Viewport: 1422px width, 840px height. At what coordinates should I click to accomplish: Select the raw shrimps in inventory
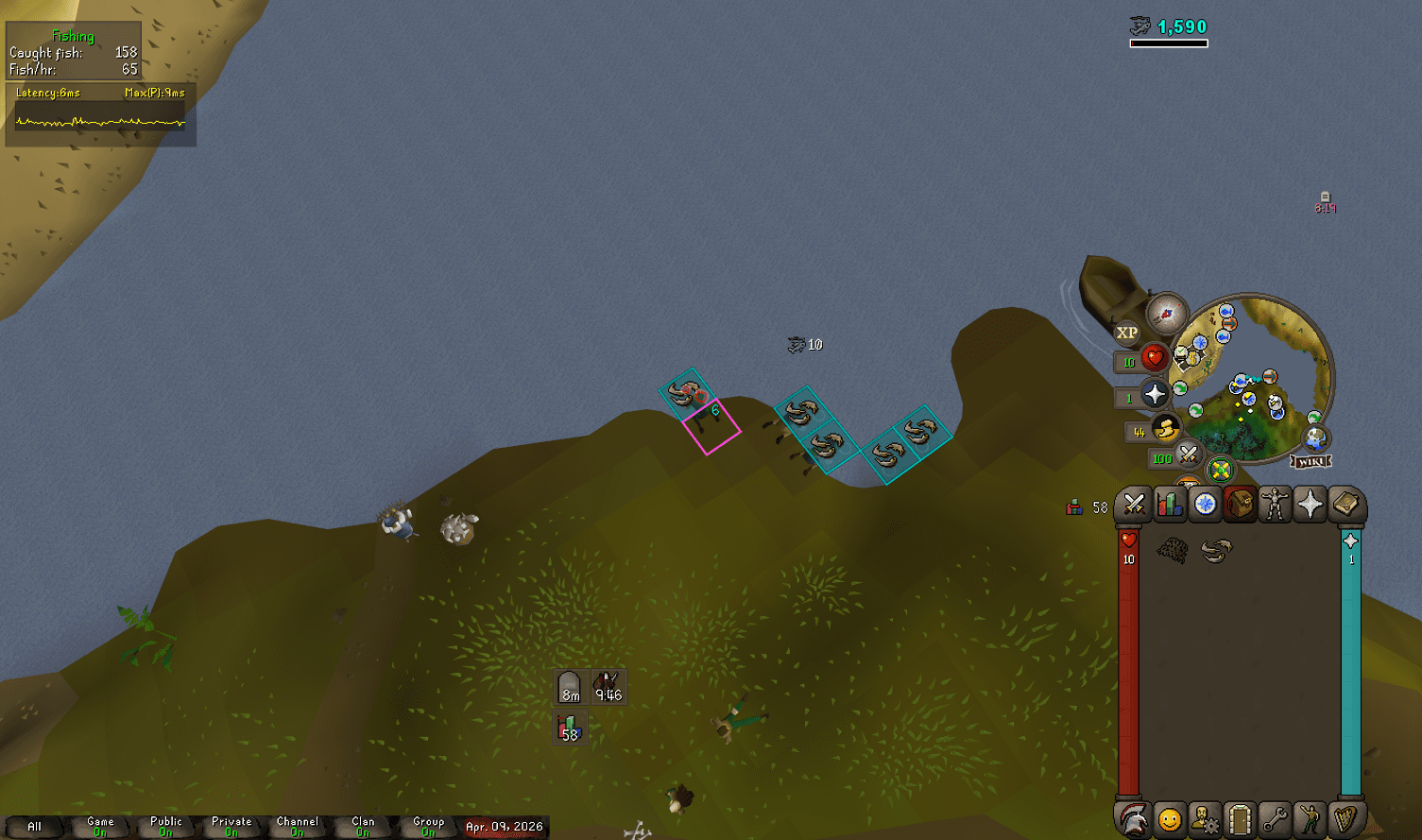click(x=1216, y=550)
